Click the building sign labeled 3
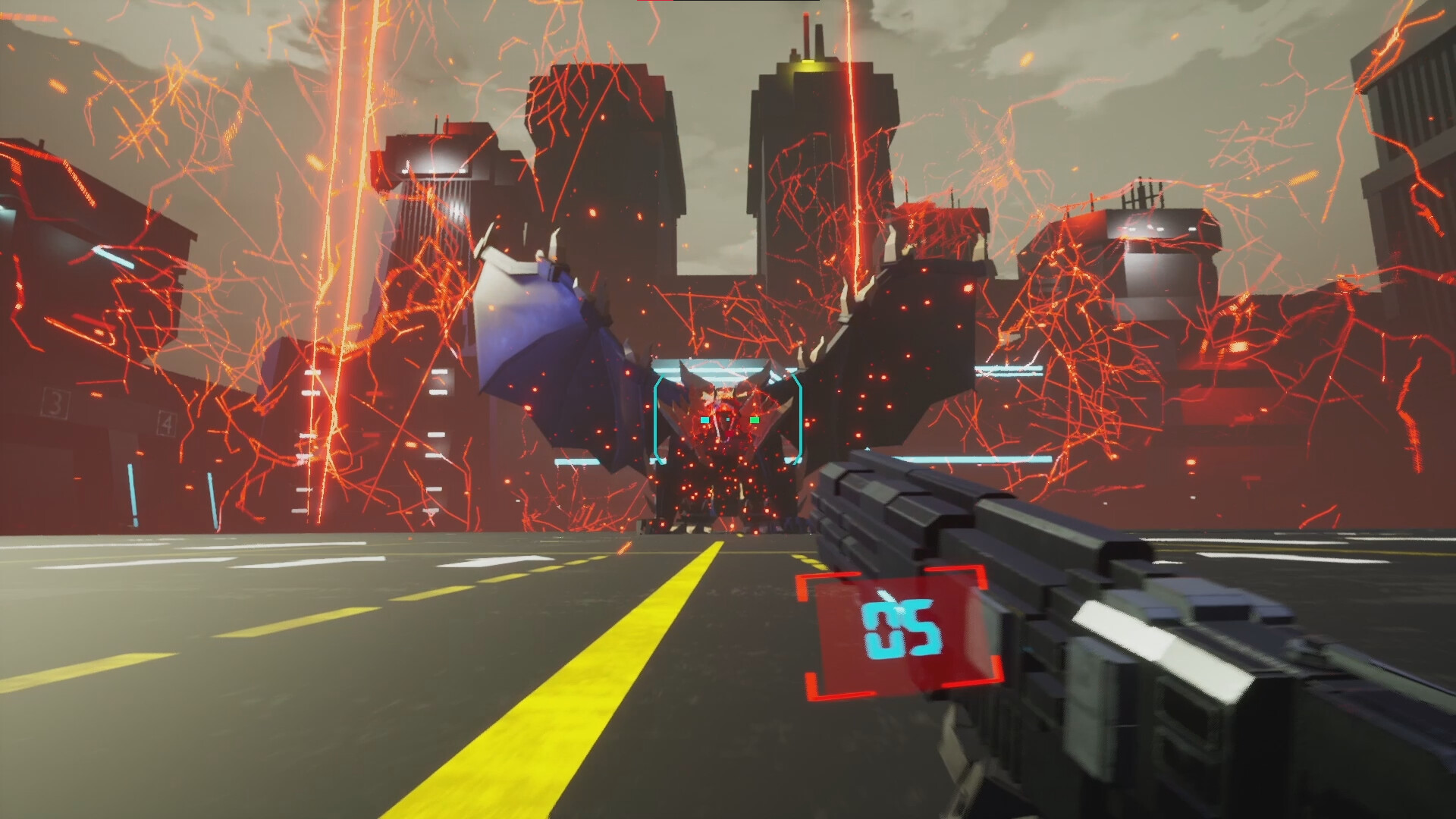 coord(55,403)
